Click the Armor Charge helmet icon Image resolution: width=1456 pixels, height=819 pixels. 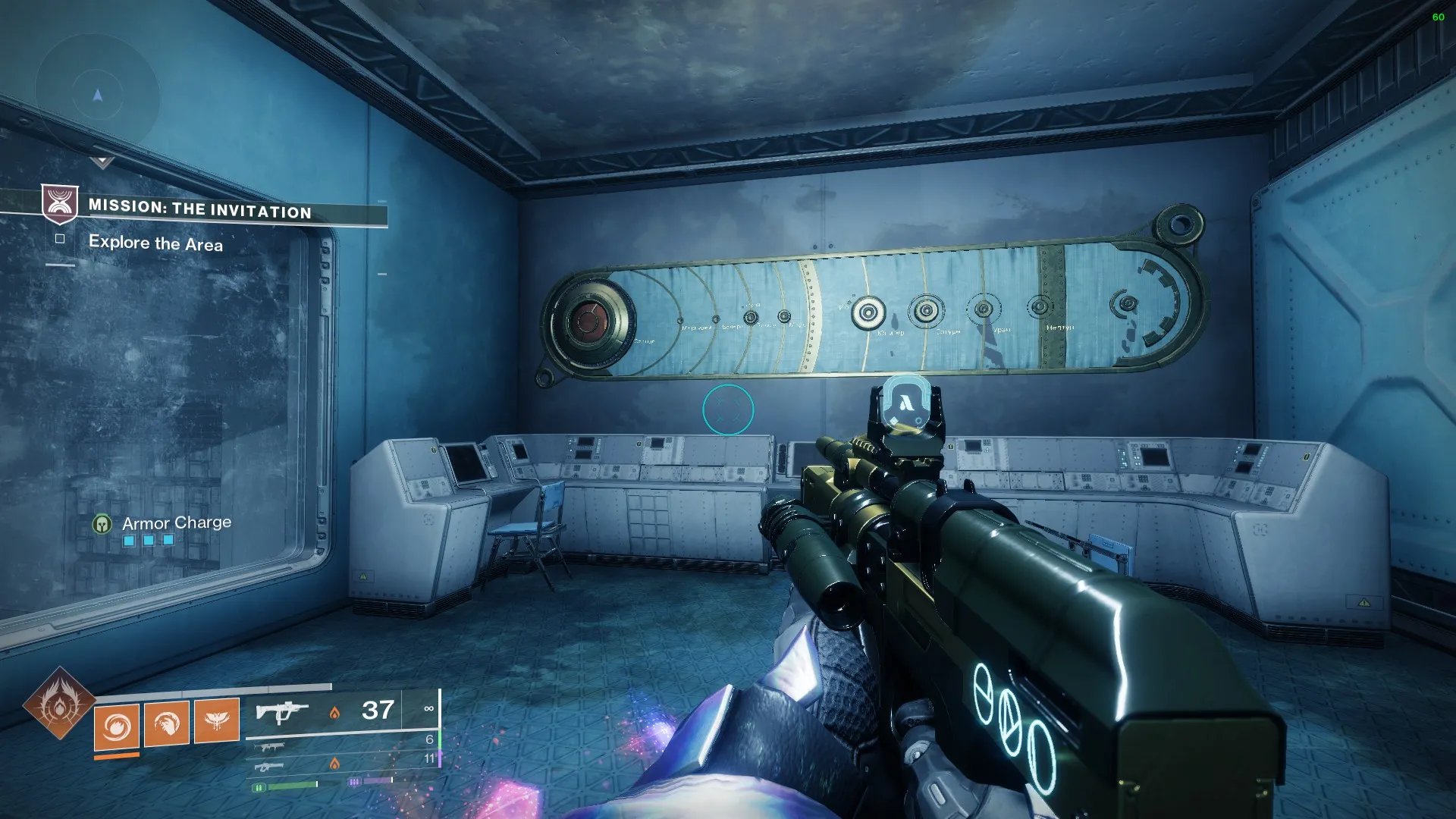pos(102,524)
